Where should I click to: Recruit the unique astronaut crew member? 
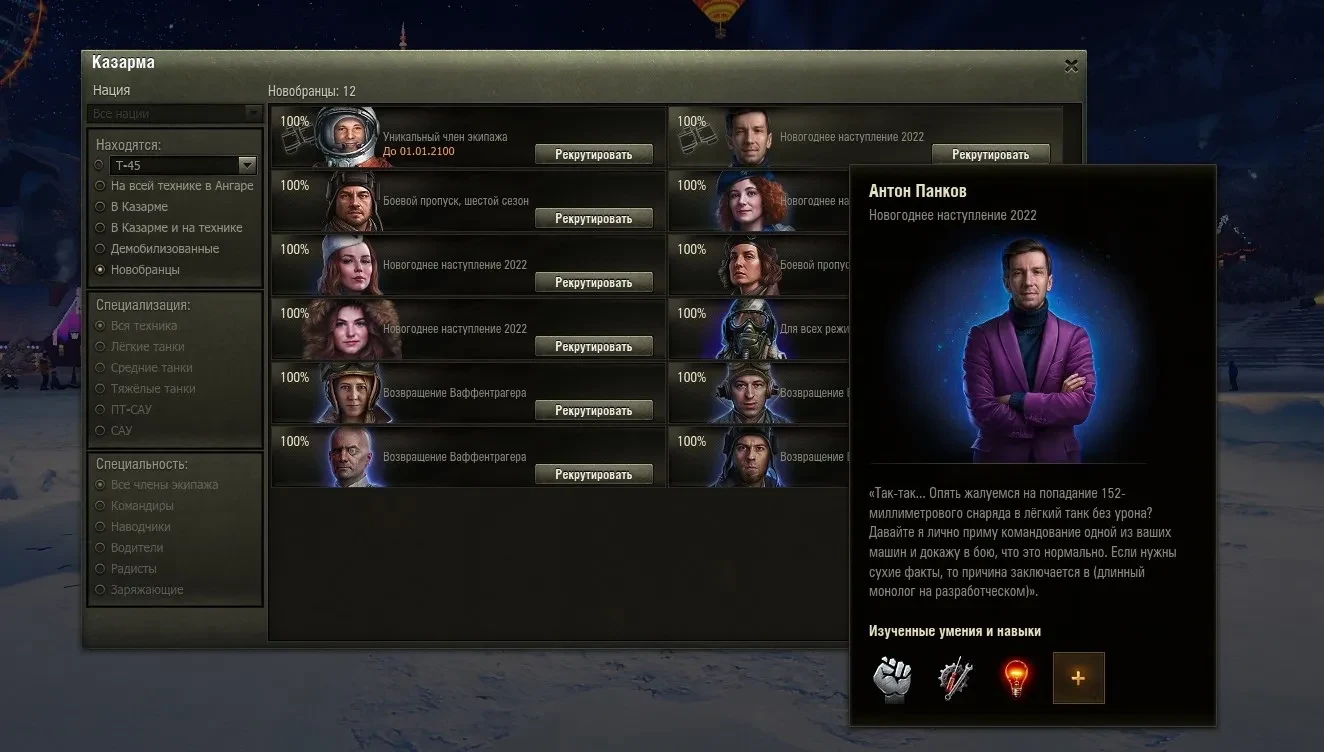point(593,155)
